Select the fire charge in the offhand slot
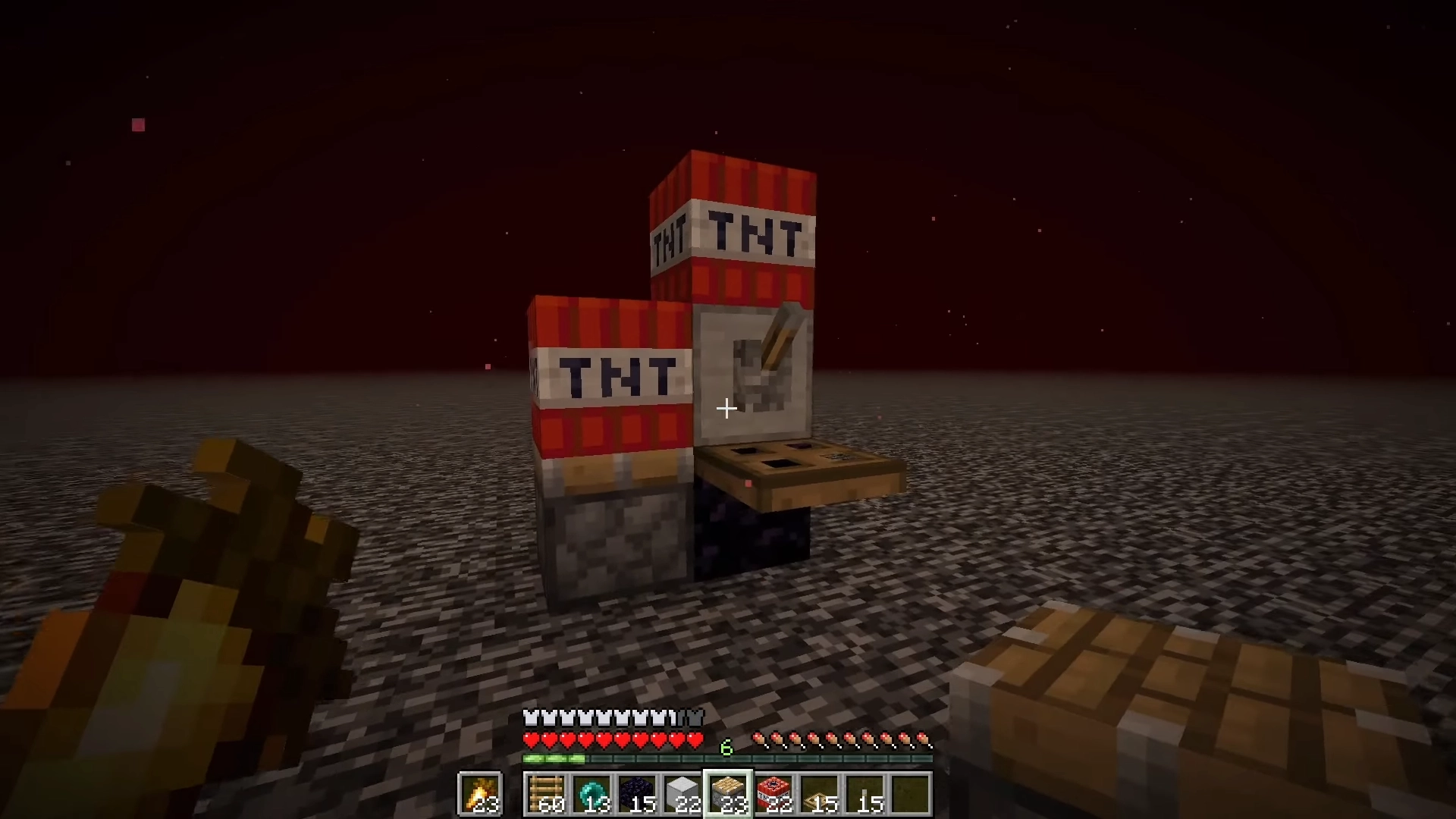The width and height of the screenshot is (1456, 819). (x=479, y=795)
